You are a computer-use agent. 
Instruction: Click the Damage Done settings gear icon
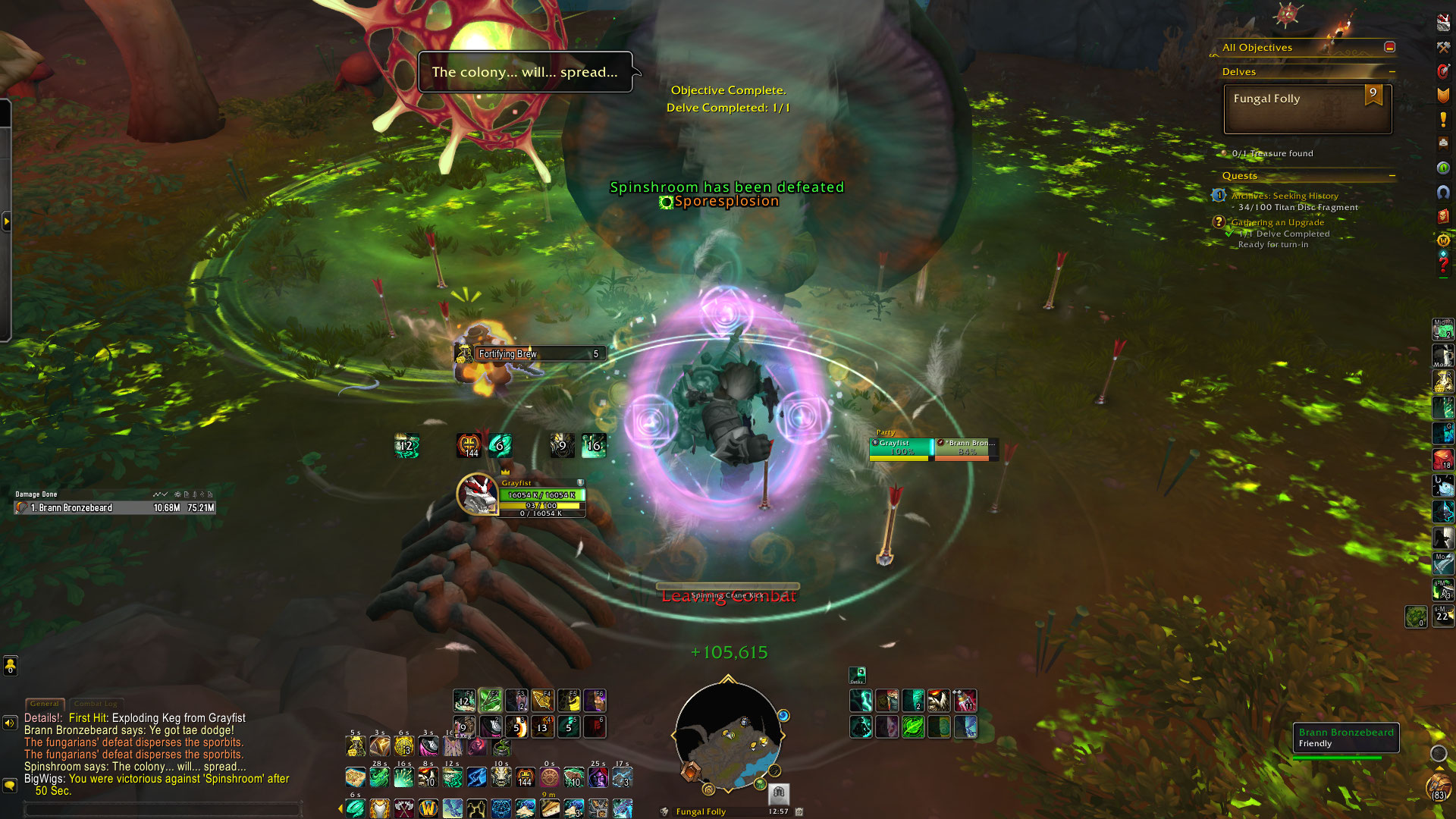177,494
